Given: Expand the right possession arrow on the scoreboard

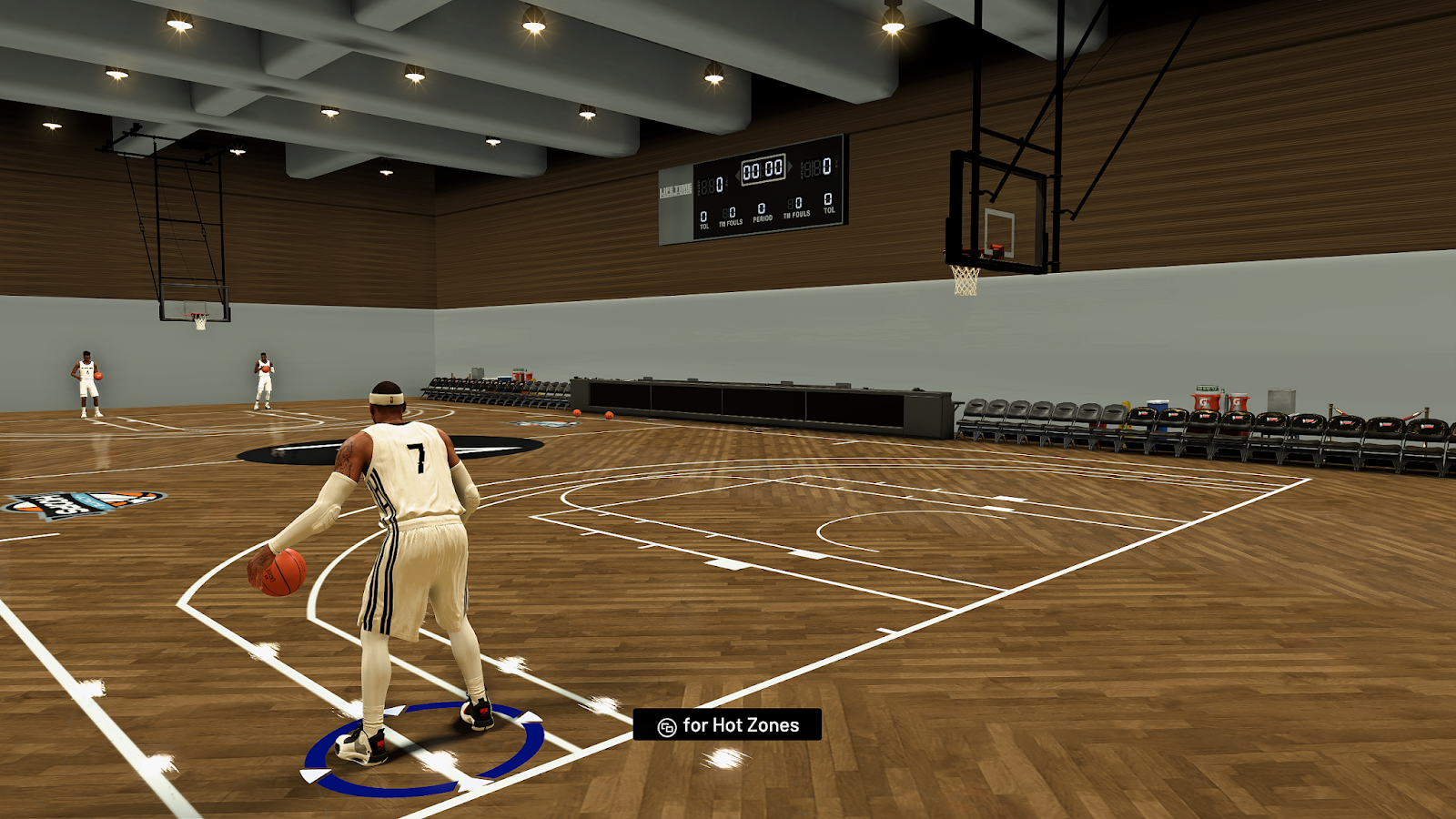Looking at the screenshot, I should 791,167.
